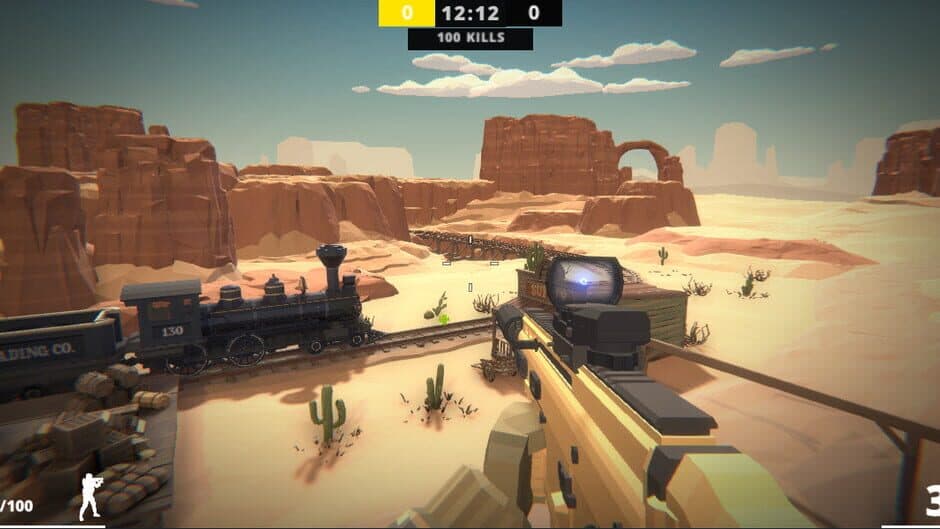This screenshot has width=940, height=529.
Task: Select the 100 Kills objective banner
Action: (470, 39)
